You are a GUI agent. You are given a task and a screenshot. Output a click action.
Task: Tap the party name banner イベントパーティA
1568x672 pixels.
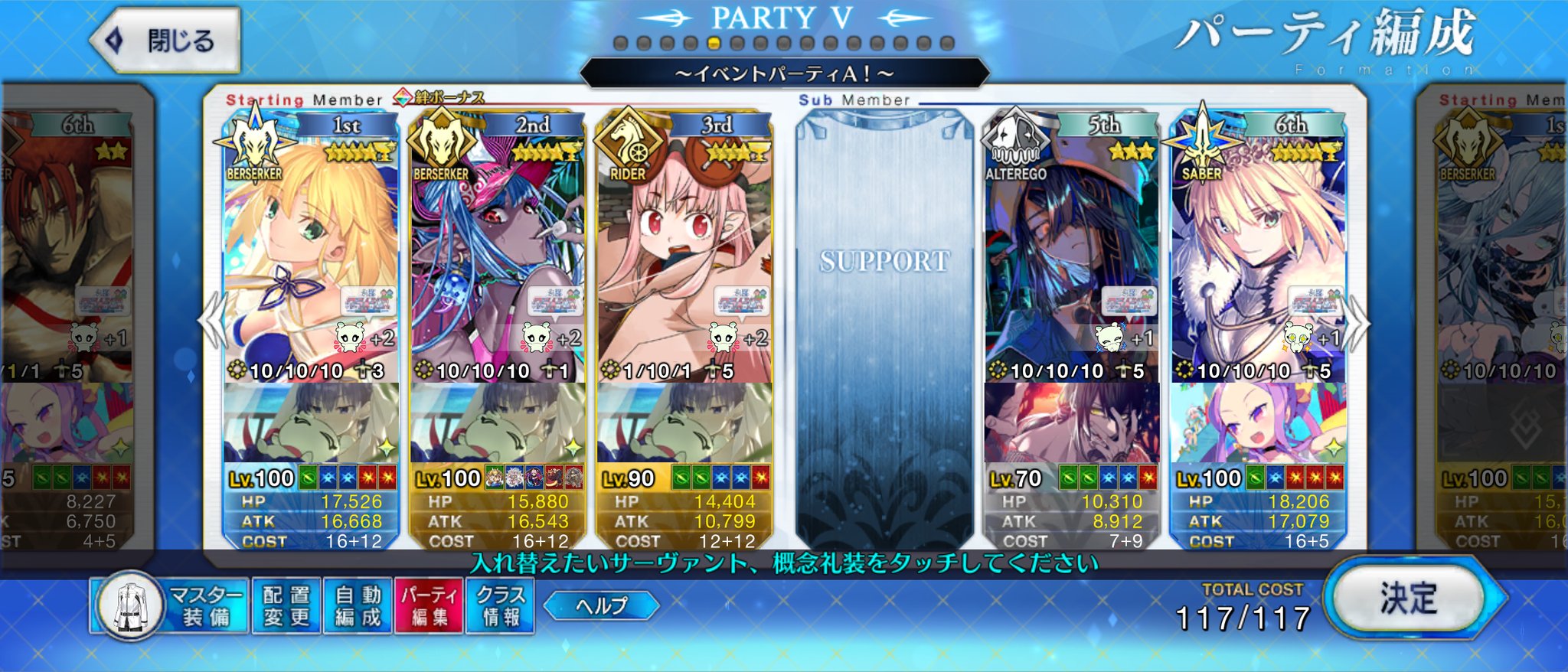click(784, 73)
